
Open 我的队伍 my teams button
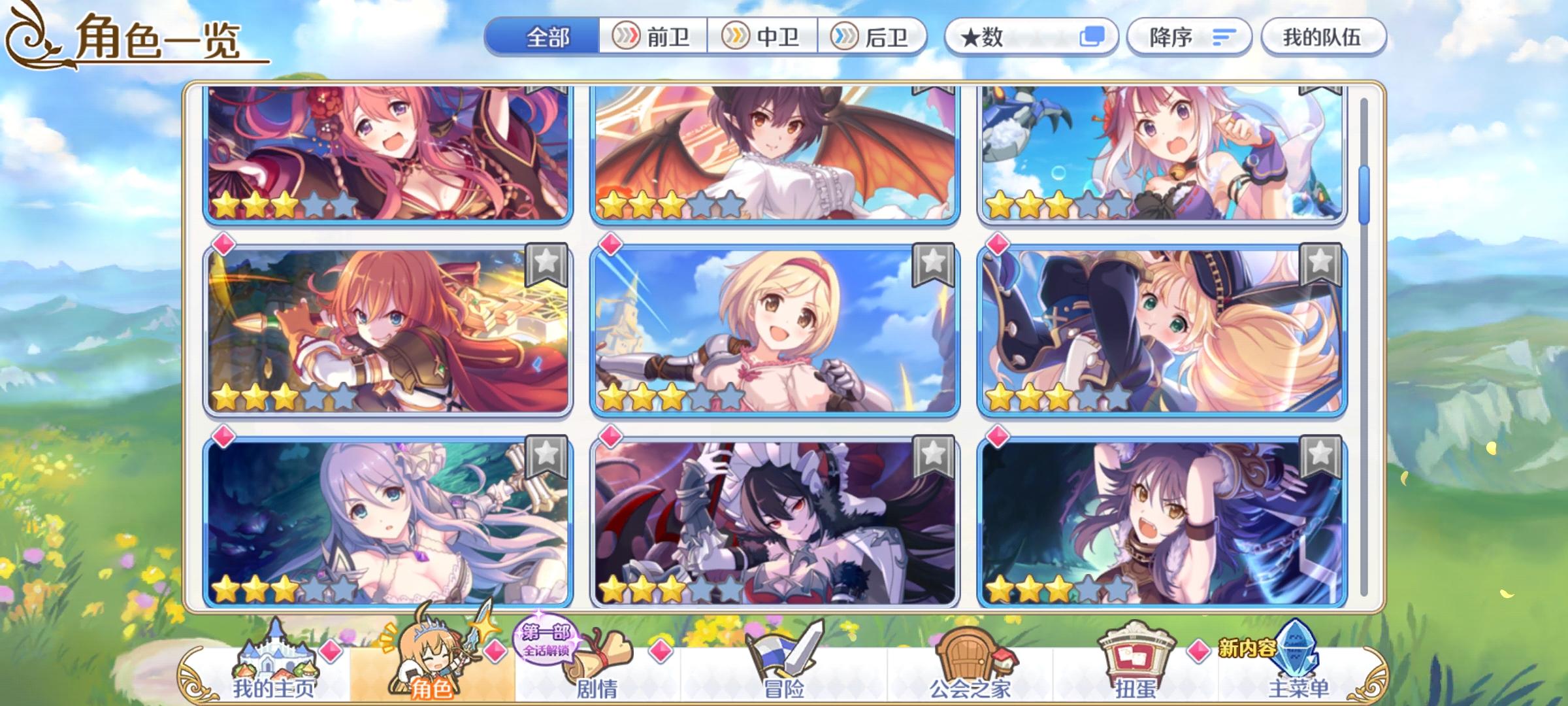click(1325, 37)
